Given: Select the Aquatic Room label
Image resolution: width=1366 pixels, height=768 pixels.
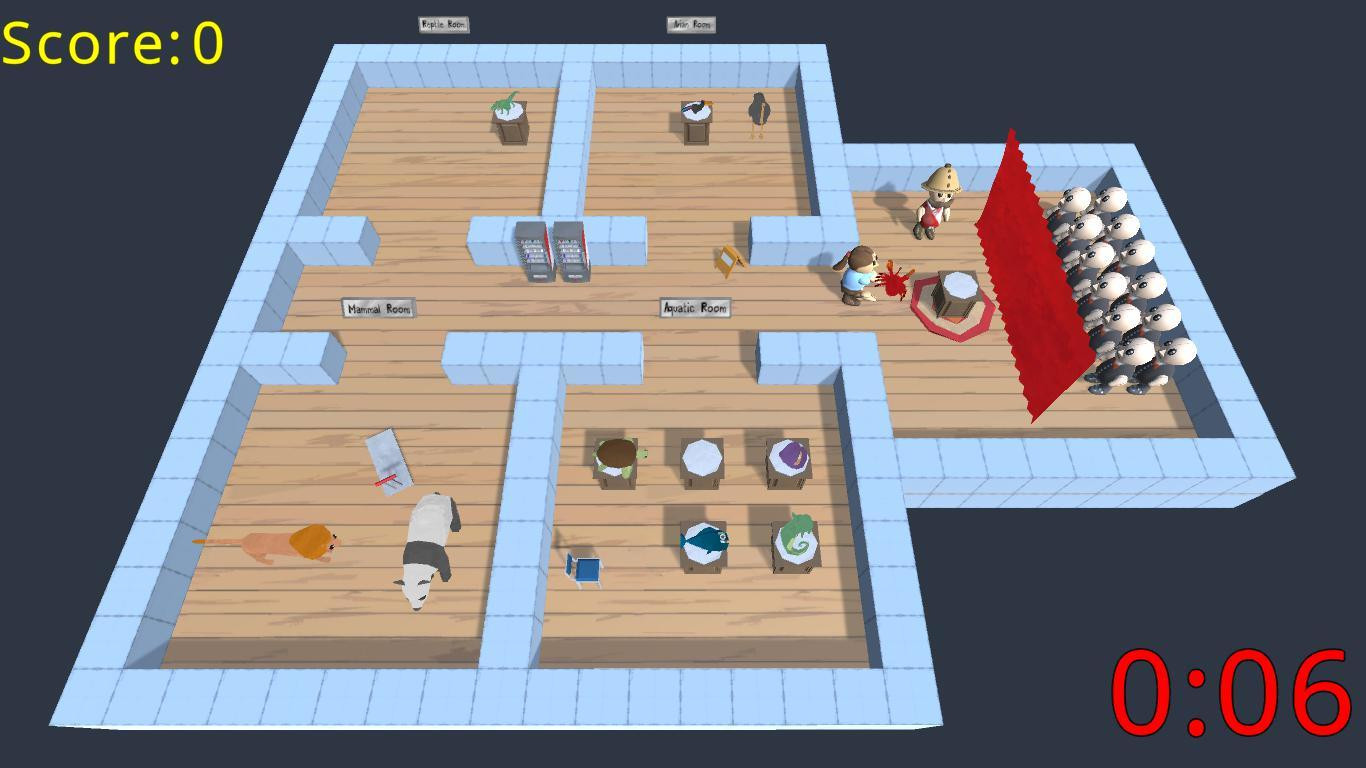Looking at the screenshot, I should click(694, 307).
